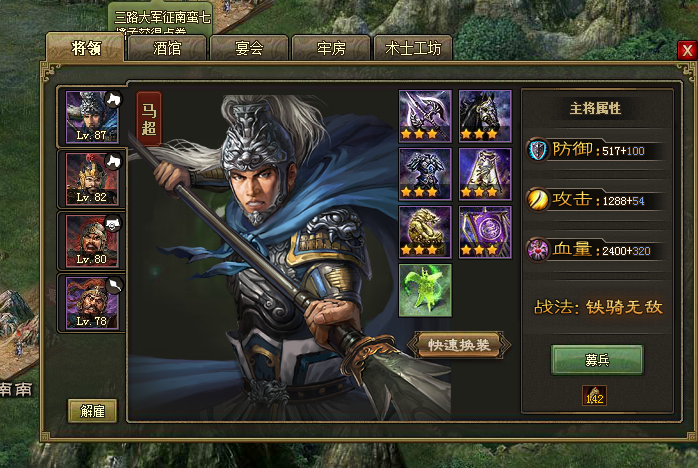Dismiss the general with 解雇 button

tap(93, 410)
